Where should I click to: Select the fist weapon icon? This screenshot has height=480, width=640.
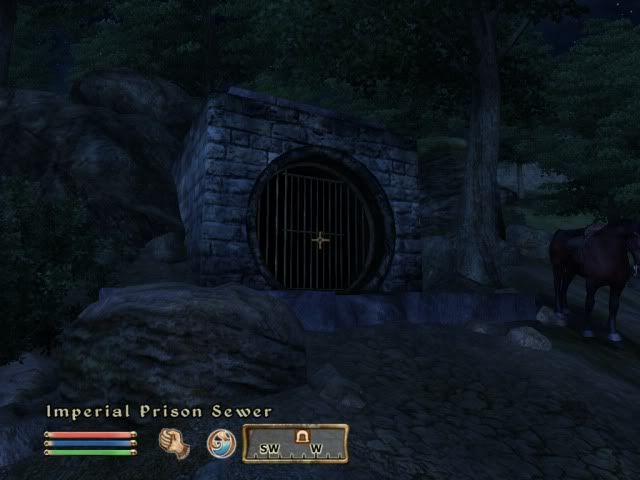(175, 443)
